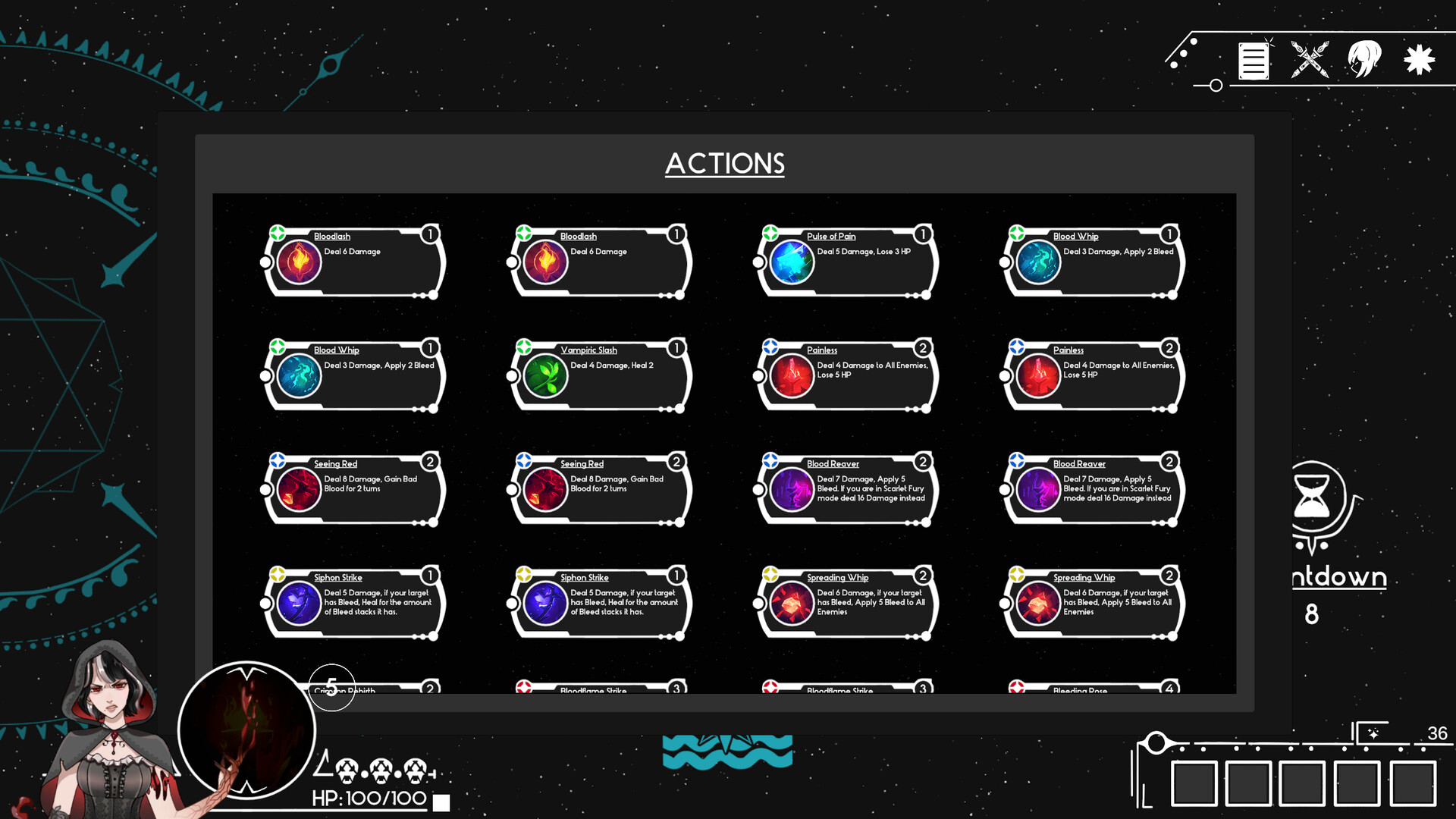Screen dimensions: 1456x819
Task: Select the green leaf icon on Vampiric Slash
Action: point(544,376)
